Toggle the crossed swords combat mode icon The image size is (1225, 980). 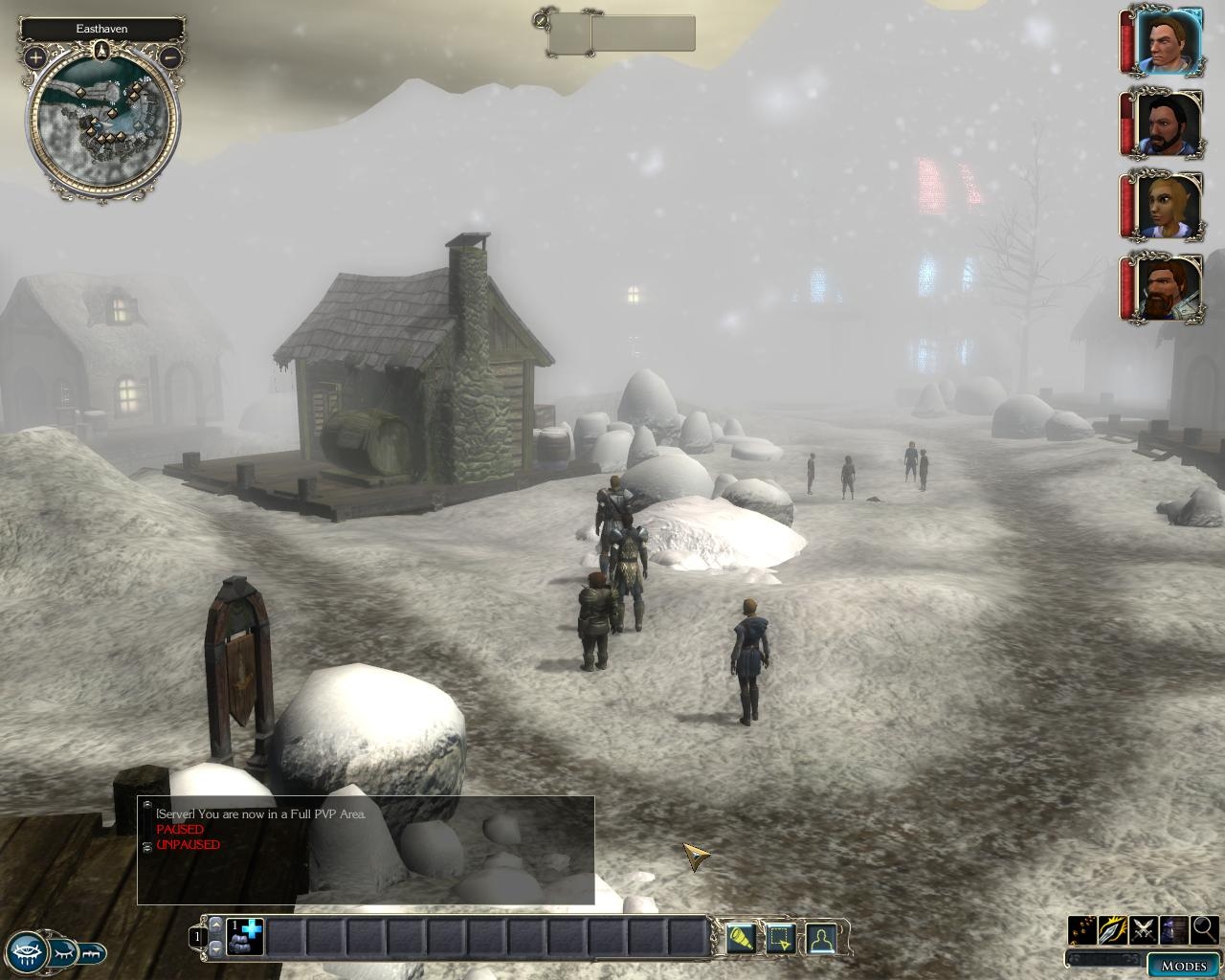point(1144,929)
